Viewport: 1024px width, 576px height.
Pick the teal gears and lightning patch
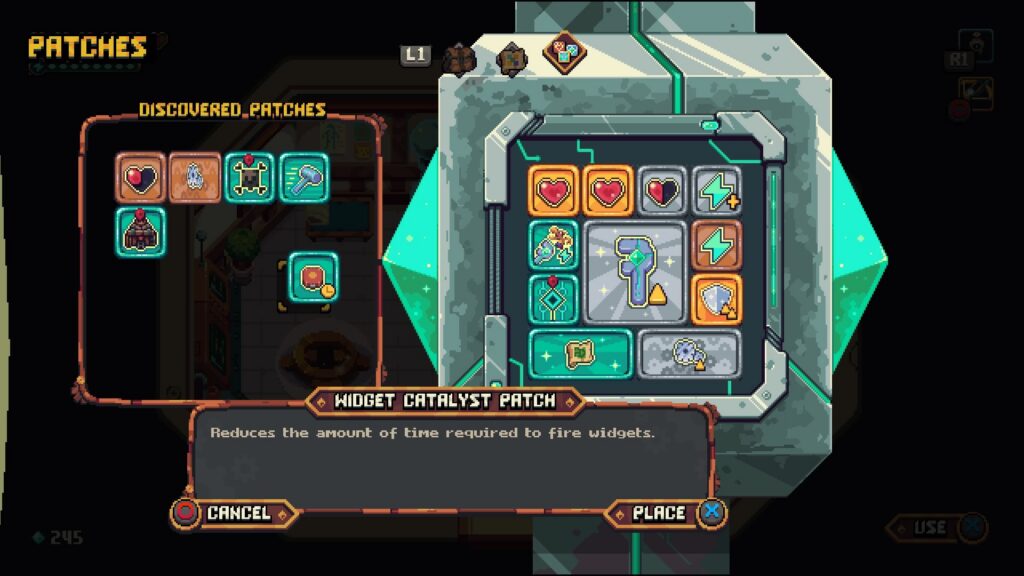(x=553, y=245)
